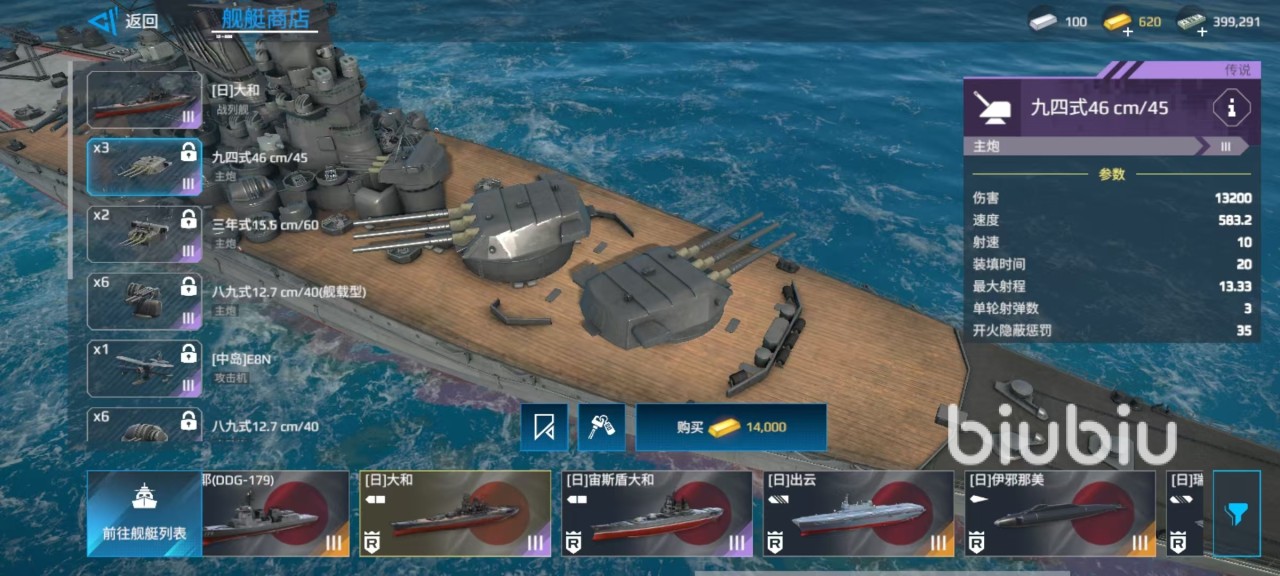Viewport: 1280px width, 576px height.
Task: Select the 九四式46 cm/45 main gun slot
Action: (x=145, y=166)
